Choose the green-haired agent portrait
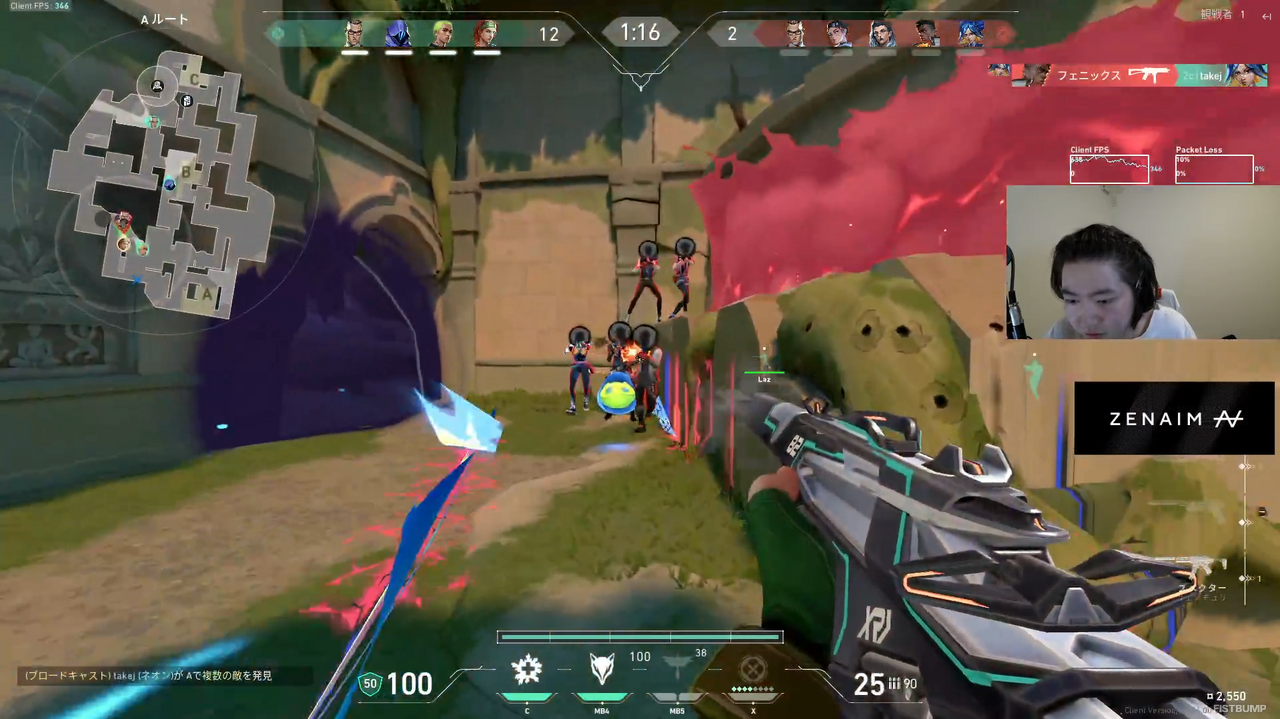Screen dimensions: 1280x719 [441, 34]
